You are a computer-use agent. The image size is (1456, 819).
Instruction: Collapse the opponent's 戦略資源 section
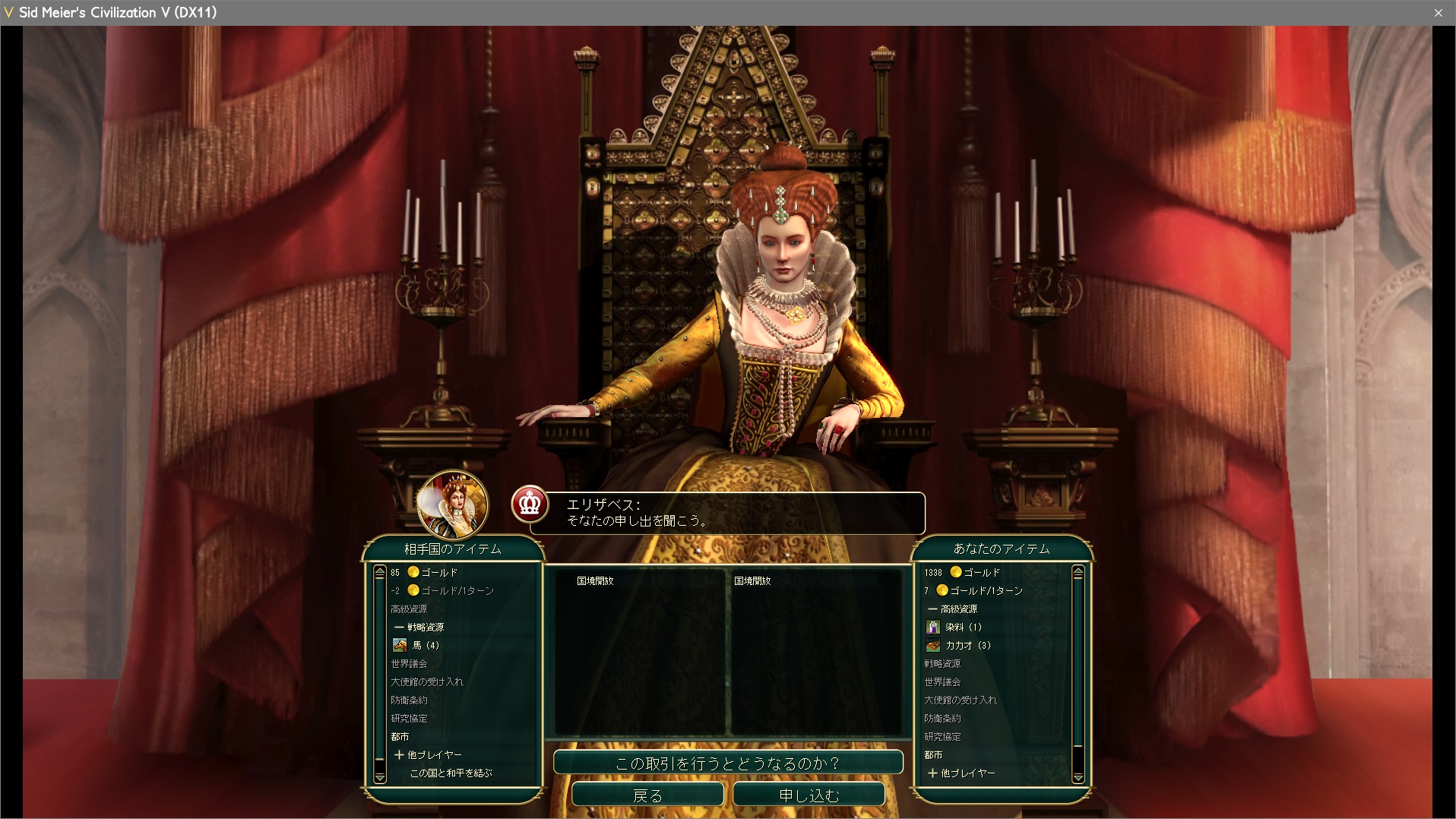(419, 627)
